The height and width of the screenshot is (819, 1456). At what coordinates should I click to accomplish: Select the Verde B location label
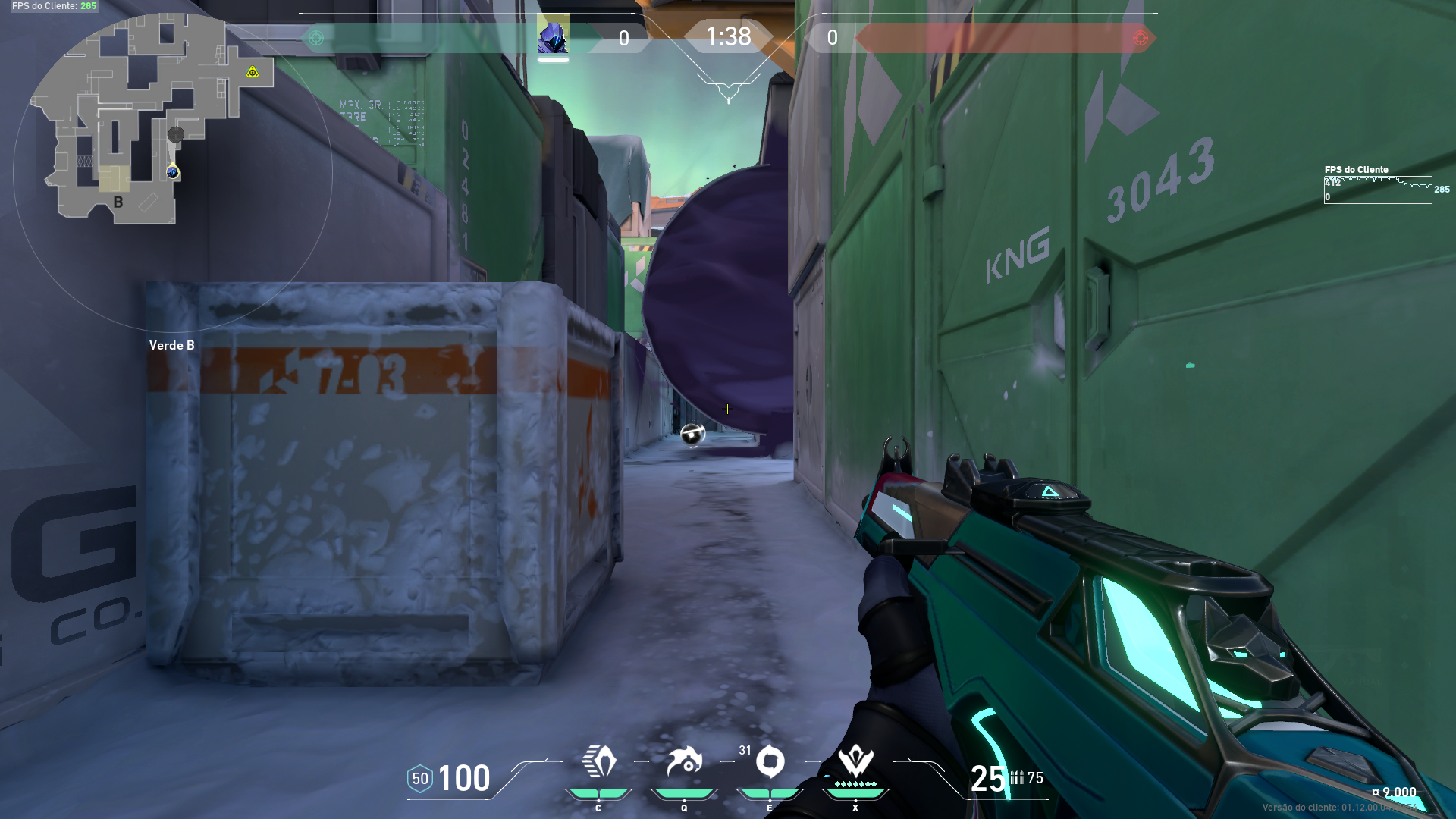click(x=172, y=345)
